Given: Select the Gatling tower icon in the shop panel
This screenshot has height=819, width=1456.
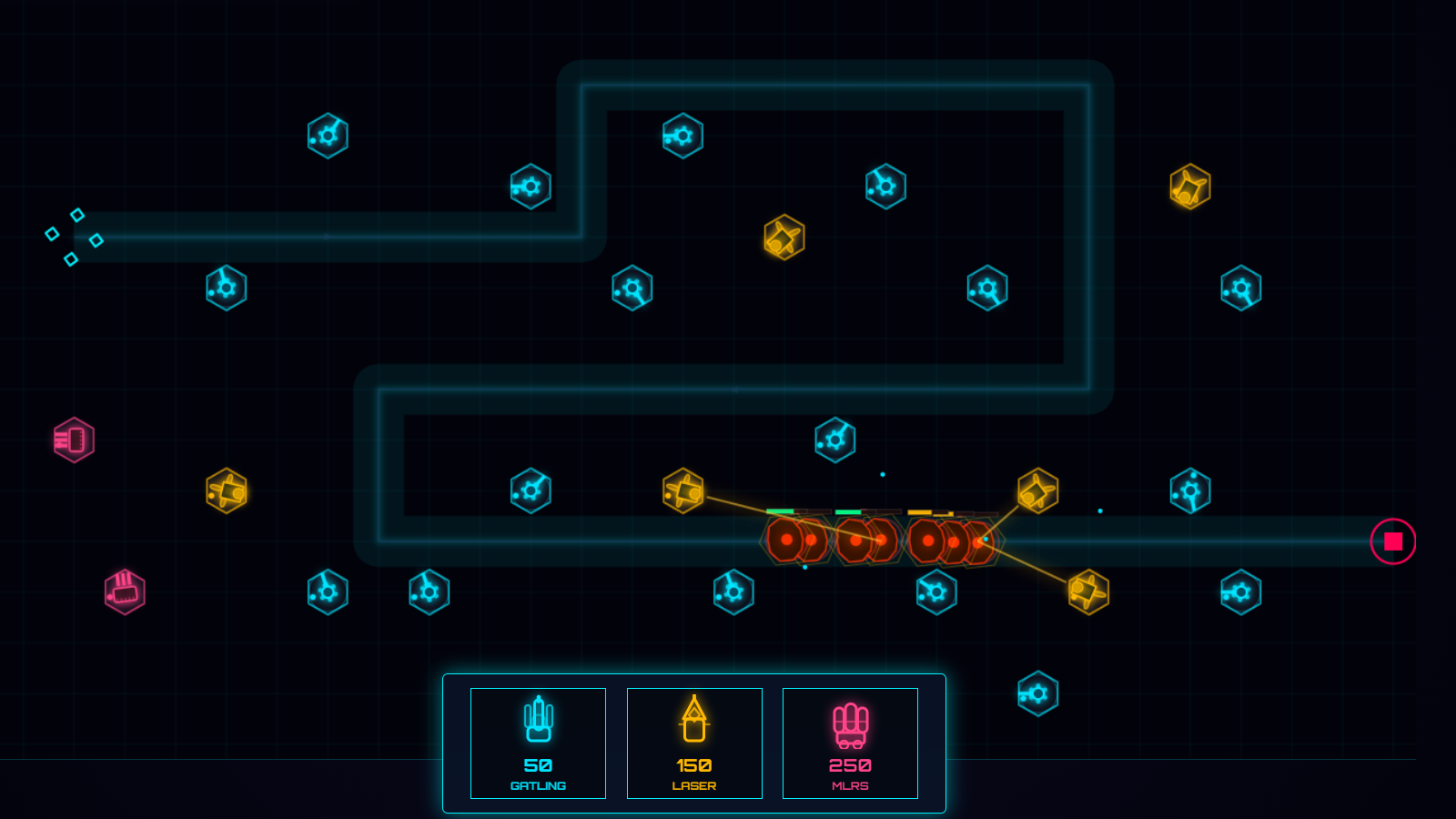Looking at the screenshot, I should click(x=537, y=719).
